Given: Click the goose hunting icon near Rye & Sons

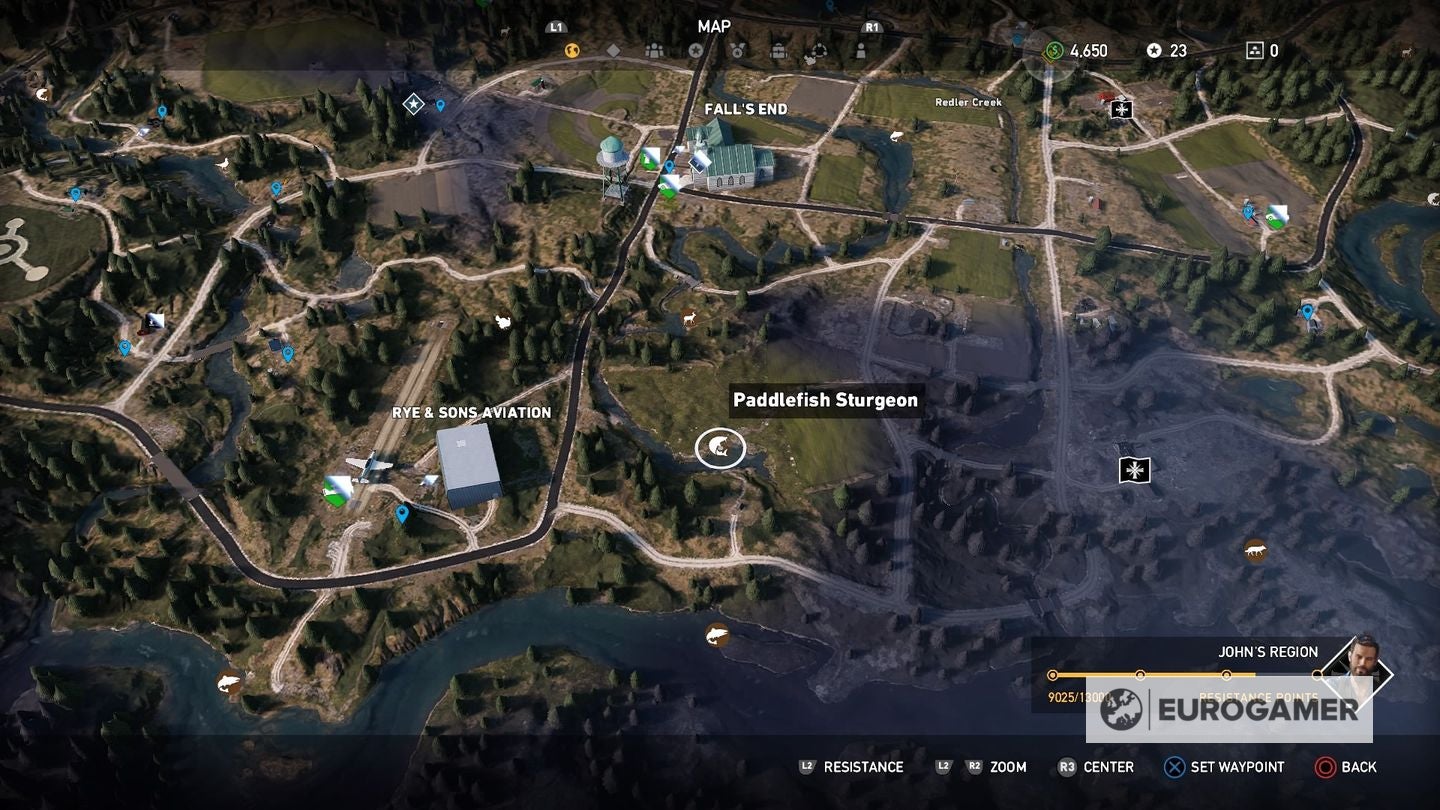Looking at the screenshot, I should tap(504, 322).
